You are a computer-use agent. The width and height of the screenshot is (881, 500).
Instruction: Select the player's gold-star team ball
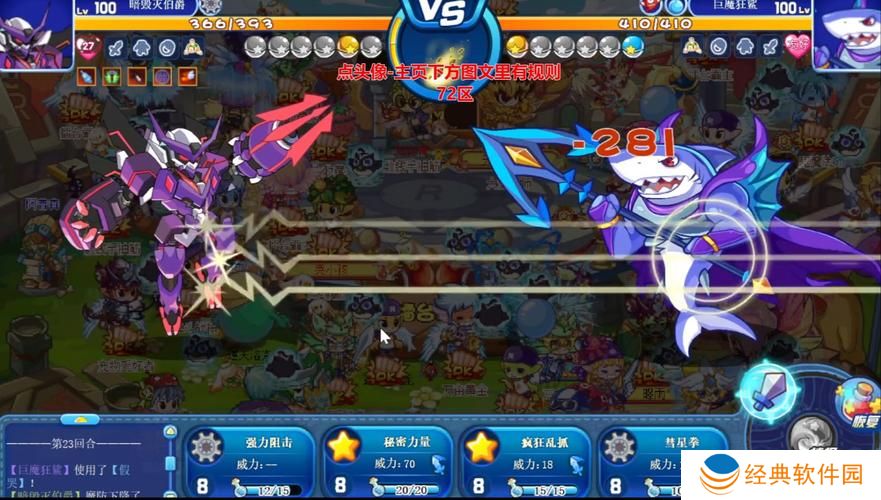tap(347, 46)
